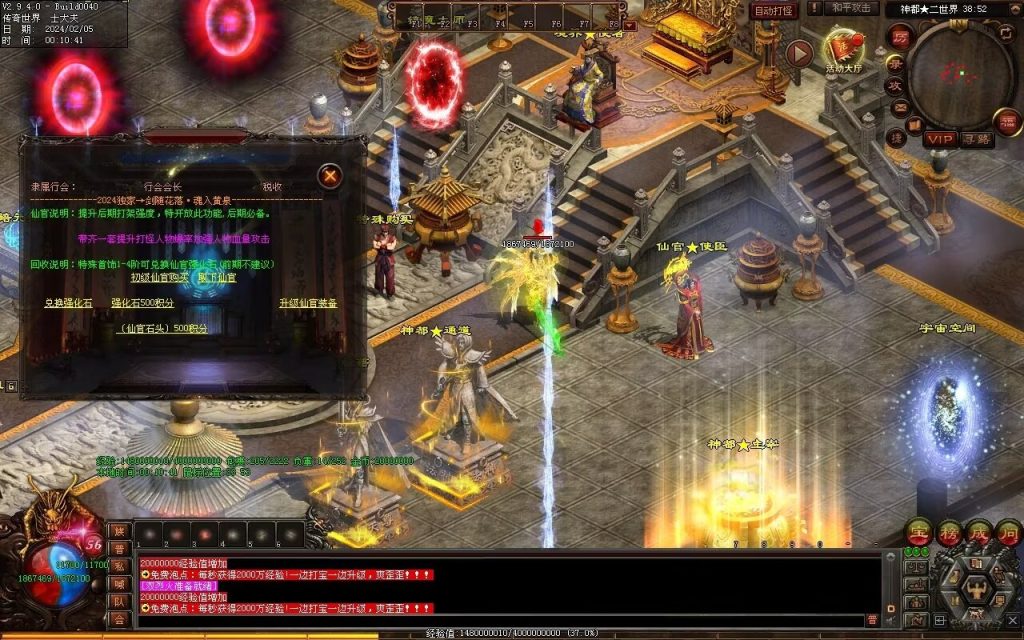Viewport: 1024px width, 640px height.
Task: Click the round play arrow button
Action: pos(798,53)
